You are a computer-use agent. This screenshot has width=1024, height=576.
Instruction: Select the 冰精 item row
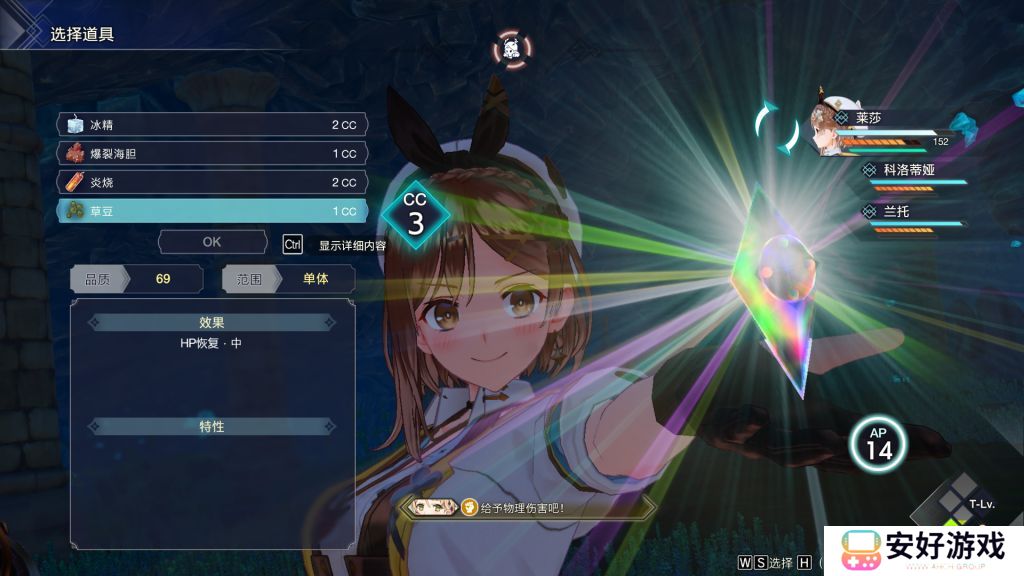click(x=212, y=125)
